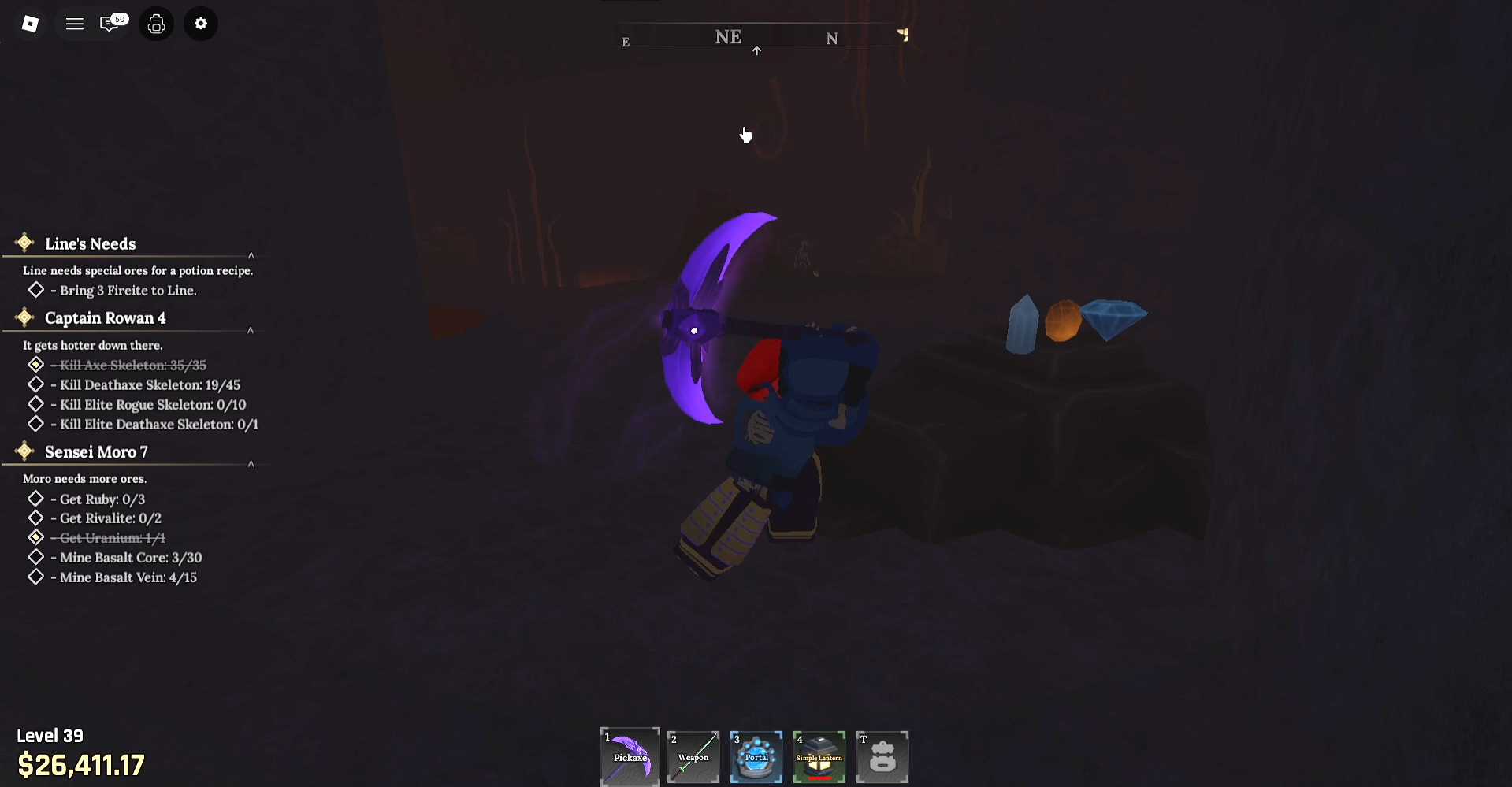
Task: Collapse the Sensei Moro 7 quest list
Action: [x=251, y=463]
